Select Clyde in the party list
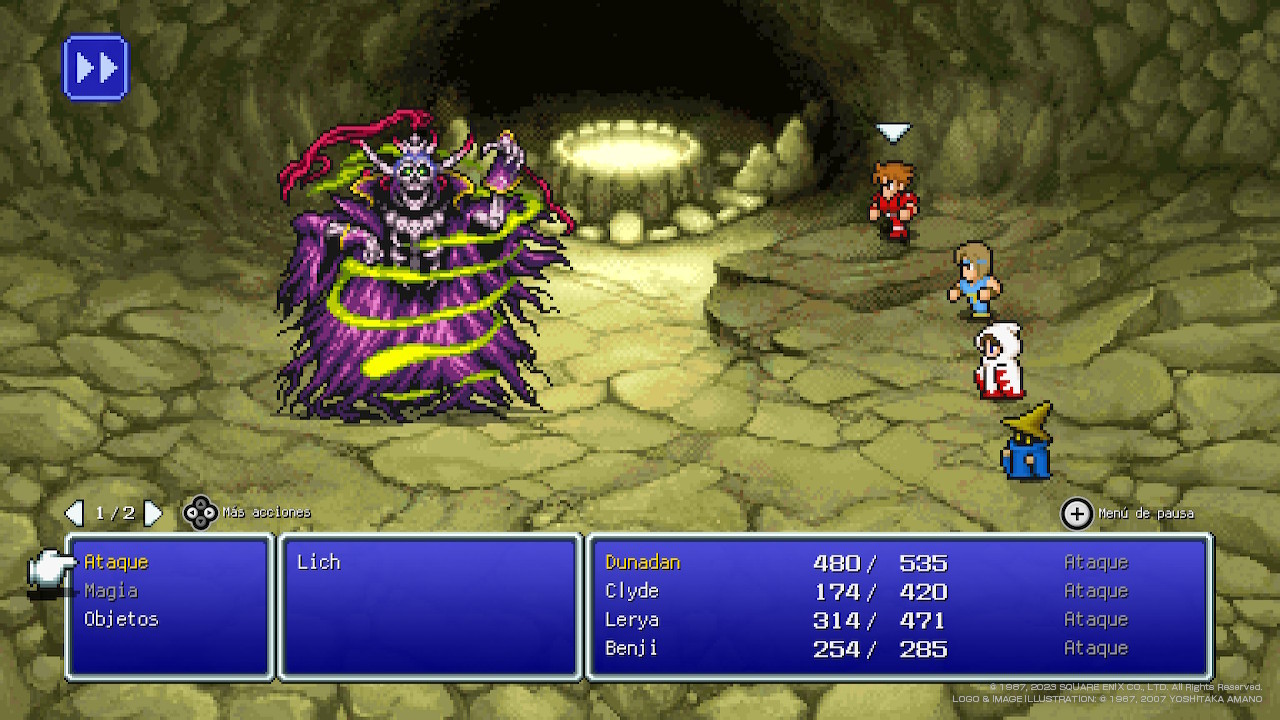 point(632,591)
